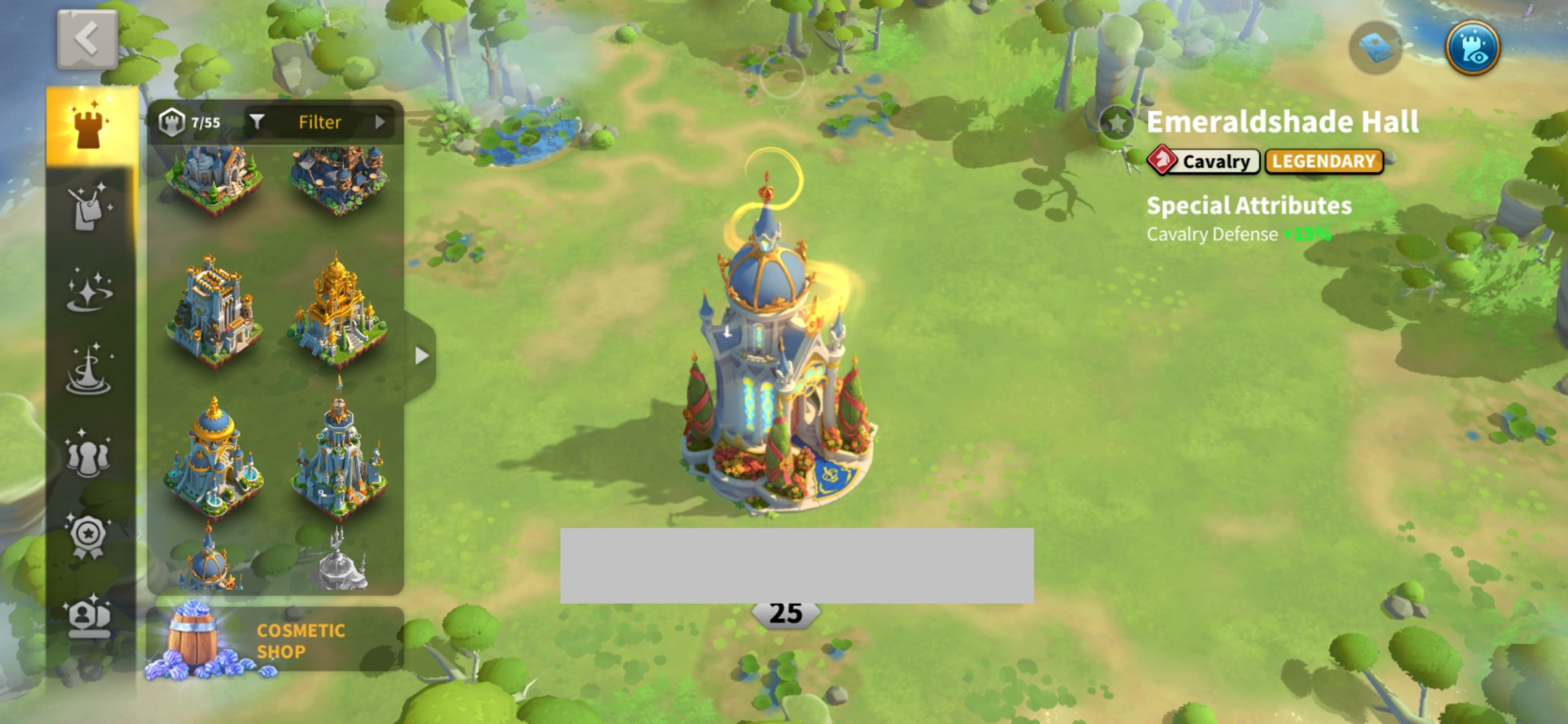Choose the greyed-out locked castle skin
Viewport: 1568px width, 724px height.
pyautogui.click(x=339, y=561)
